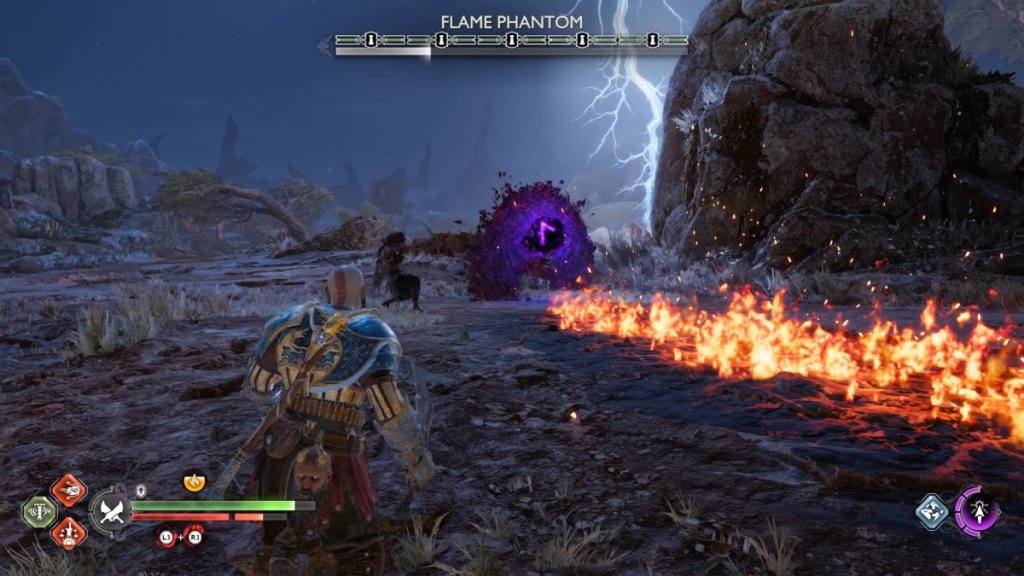
Task: Activate the lower red runic attack icon
Action: (x=69, y=532)
